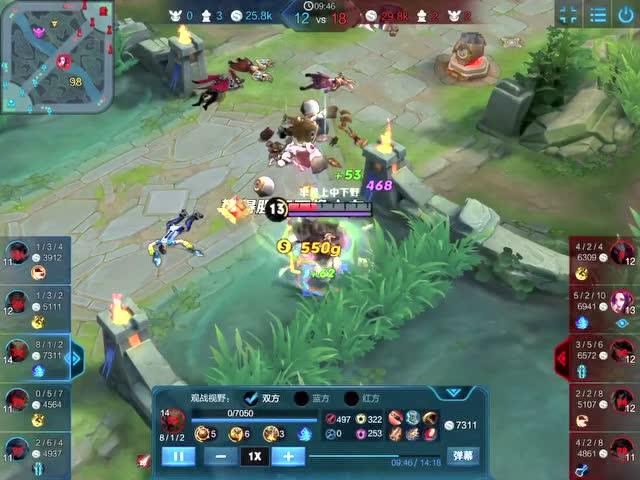The image size is (640, 480).
Task: Collapse the spectator info panel with the down arrow
Action: pyautogui.click(x=455, y=394)
